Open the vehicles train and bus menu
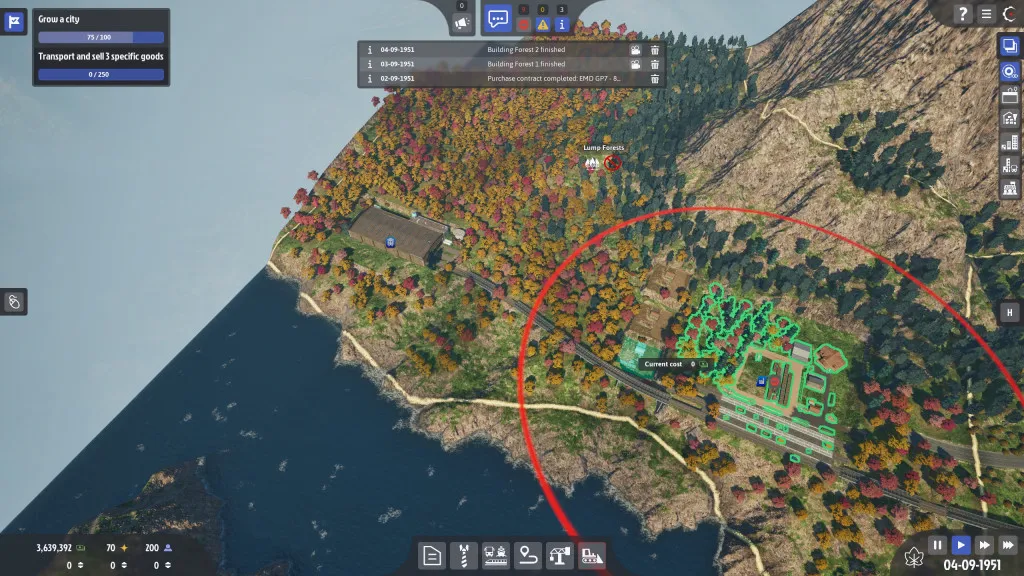The height and width of the screenshot is (576, 1024). (495, 555)
